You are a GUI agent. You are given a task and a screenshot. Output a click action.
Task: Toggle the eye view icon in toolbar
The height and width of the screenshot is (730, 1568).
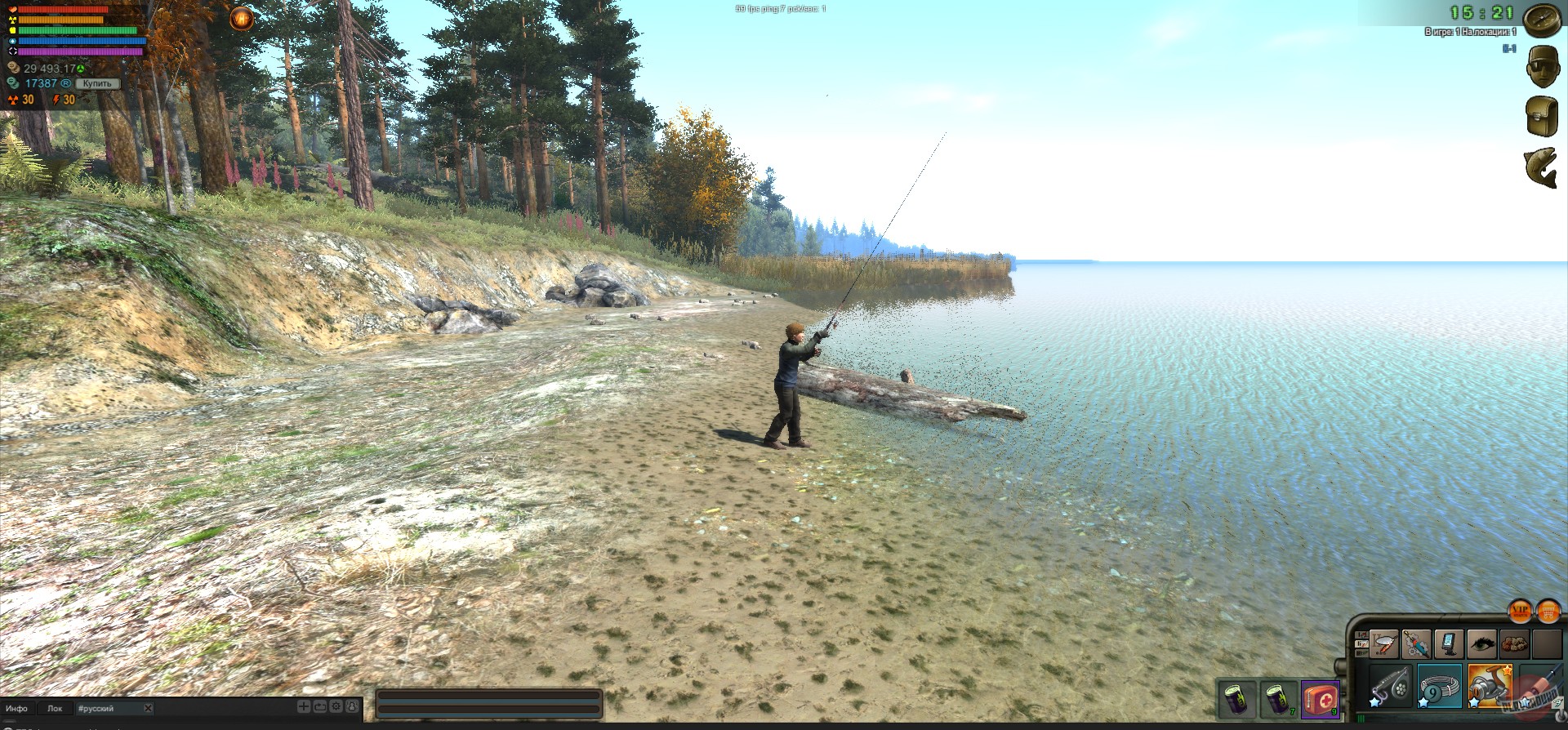(x=1481, y=643)
